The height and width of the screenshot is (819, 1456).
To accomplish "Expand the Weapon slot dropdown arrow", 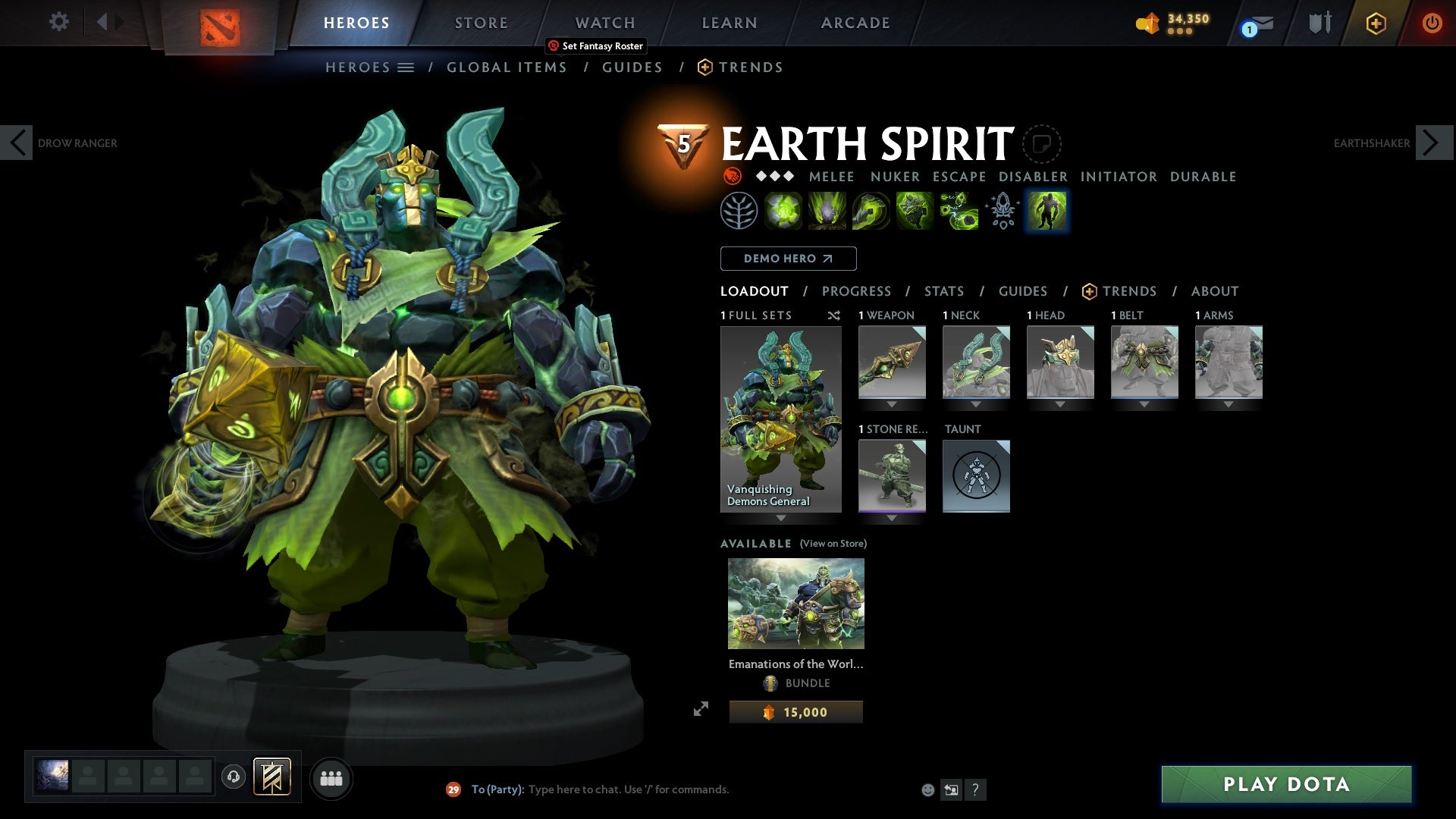I will (x=892, y=403).
